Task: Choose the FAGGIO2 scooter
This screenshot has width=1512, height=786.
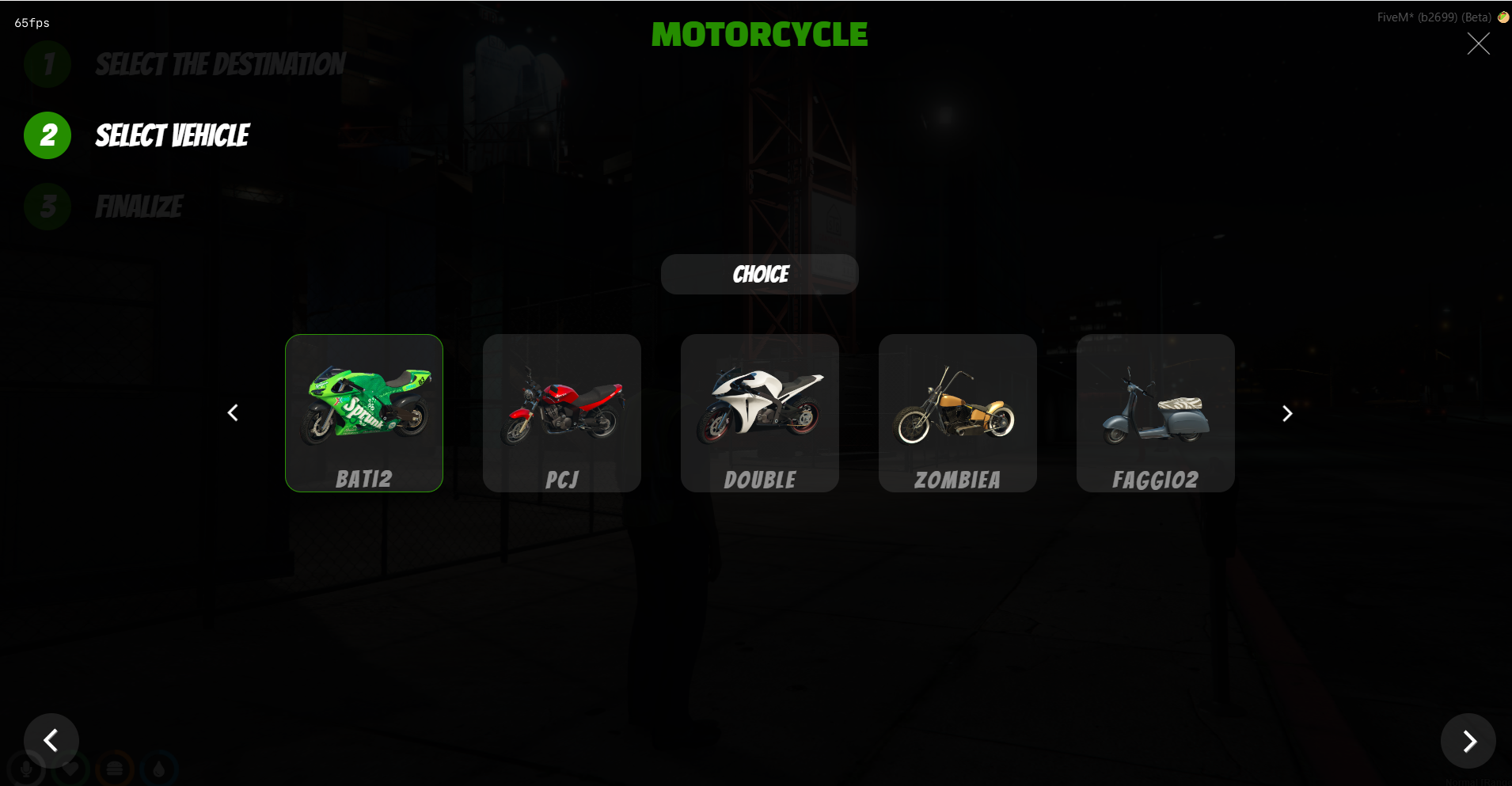Action: tap(1156, 412)
